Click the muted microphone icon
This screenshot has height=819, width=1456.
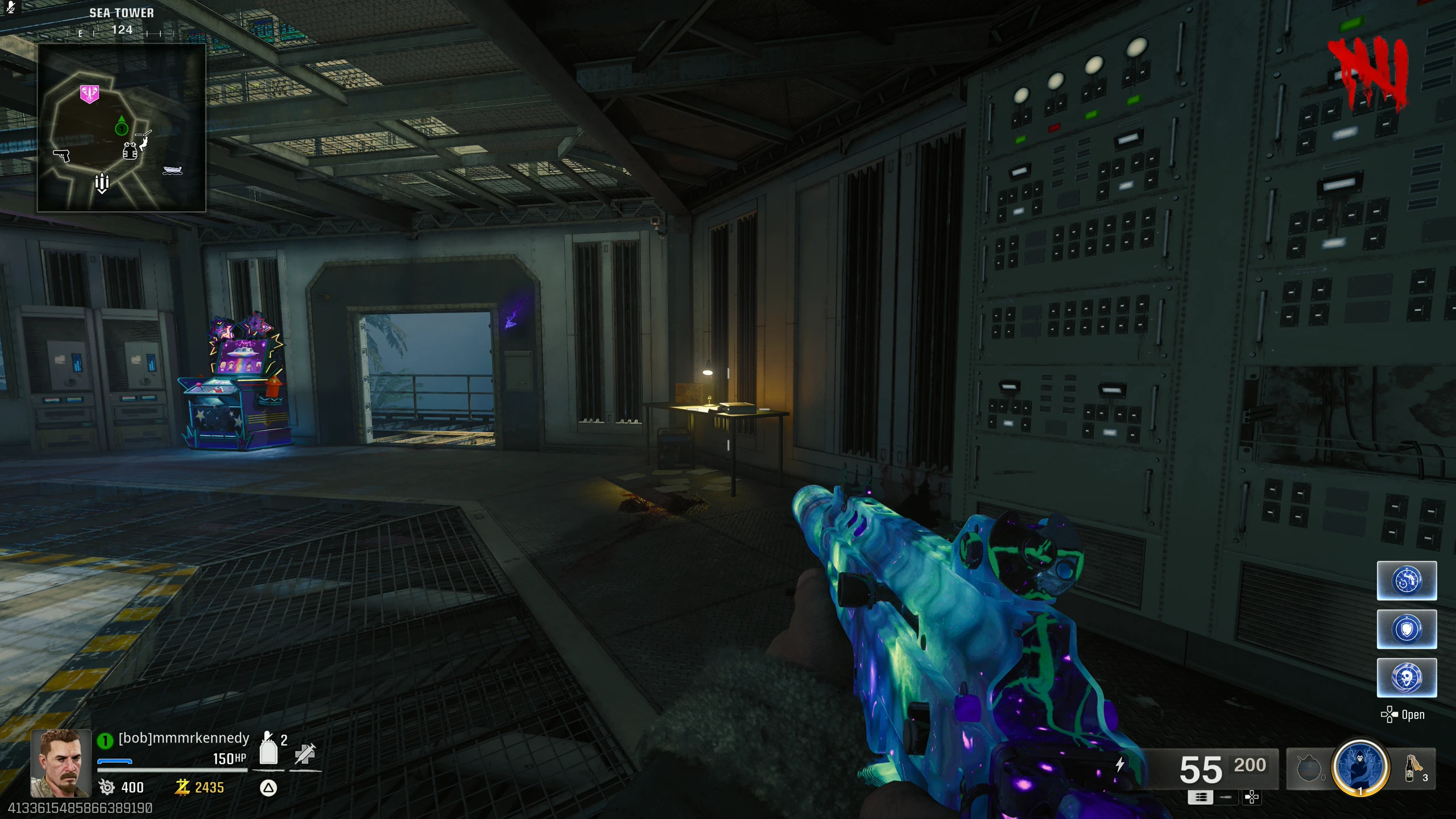10,7
